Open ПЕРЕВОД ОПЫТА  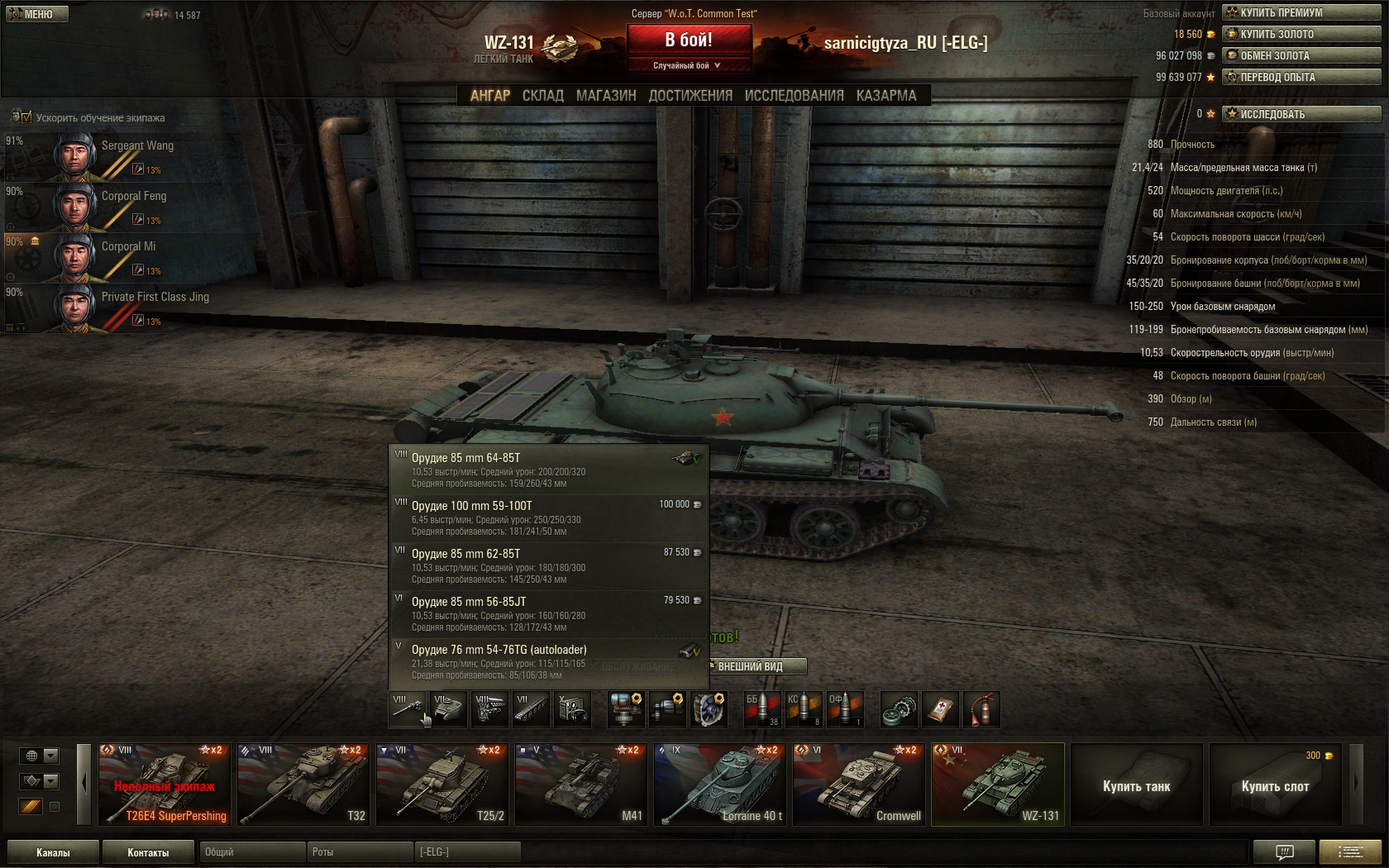[1301, 77]
